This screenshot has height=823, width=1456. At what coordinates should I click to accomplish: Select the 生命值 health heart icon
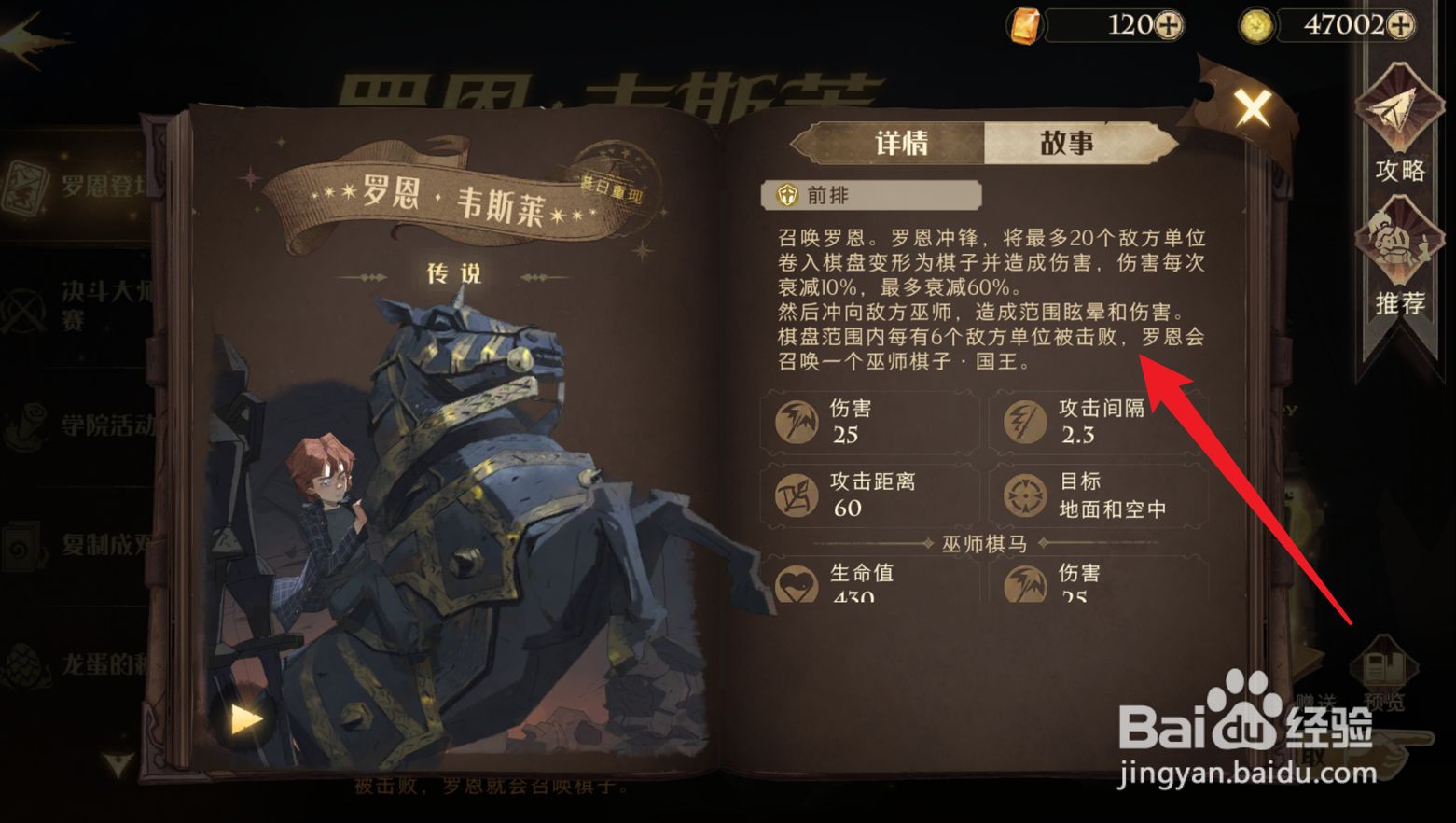click(797, 583)
